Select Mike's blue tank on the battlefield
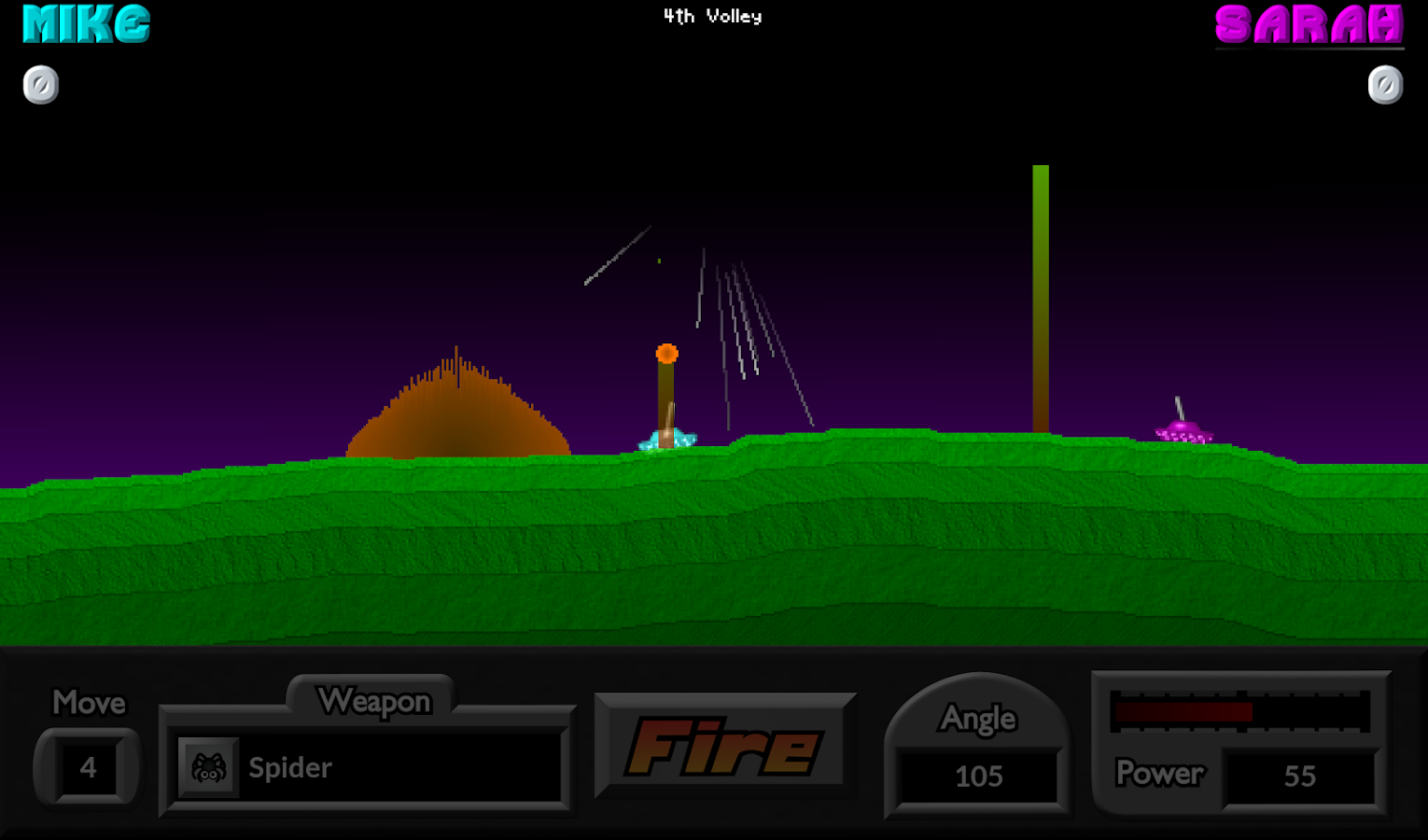1428x840 pixels. (x=666, y=439)
